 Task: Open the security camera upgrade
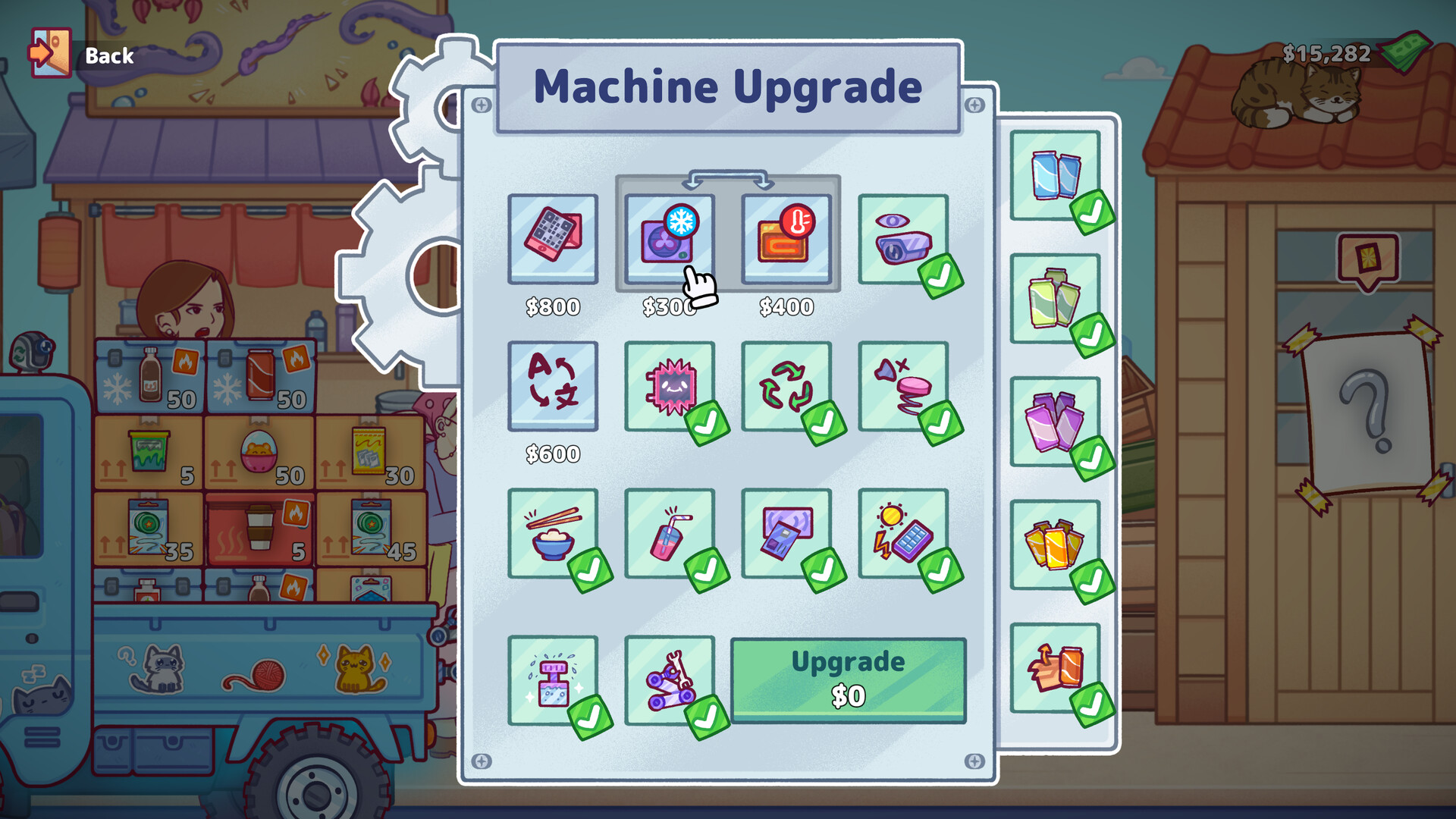pos(903,240)
